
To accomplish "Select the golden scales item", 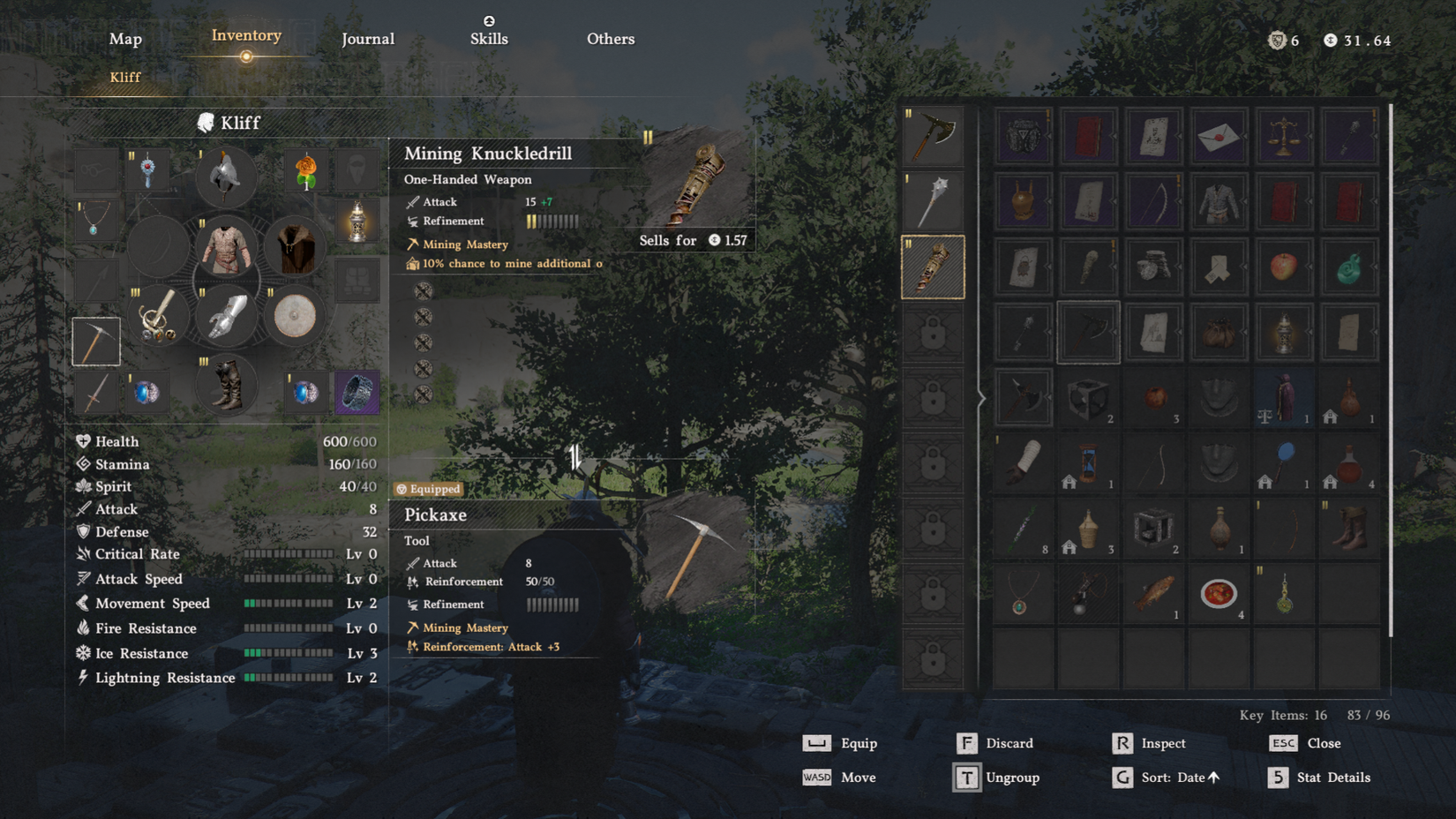I will click(1283, 135).
